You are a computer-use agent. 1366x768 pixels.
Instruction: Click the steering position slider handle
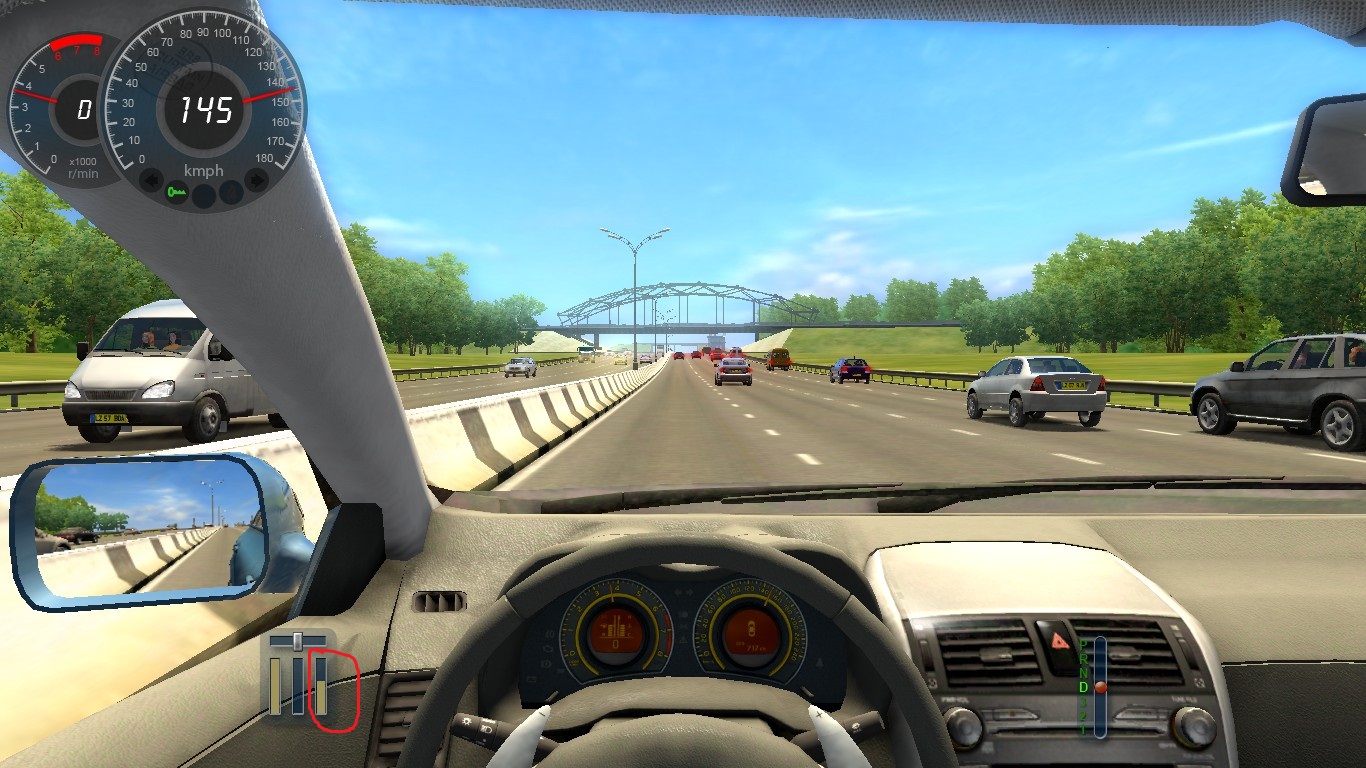[297, 640]
